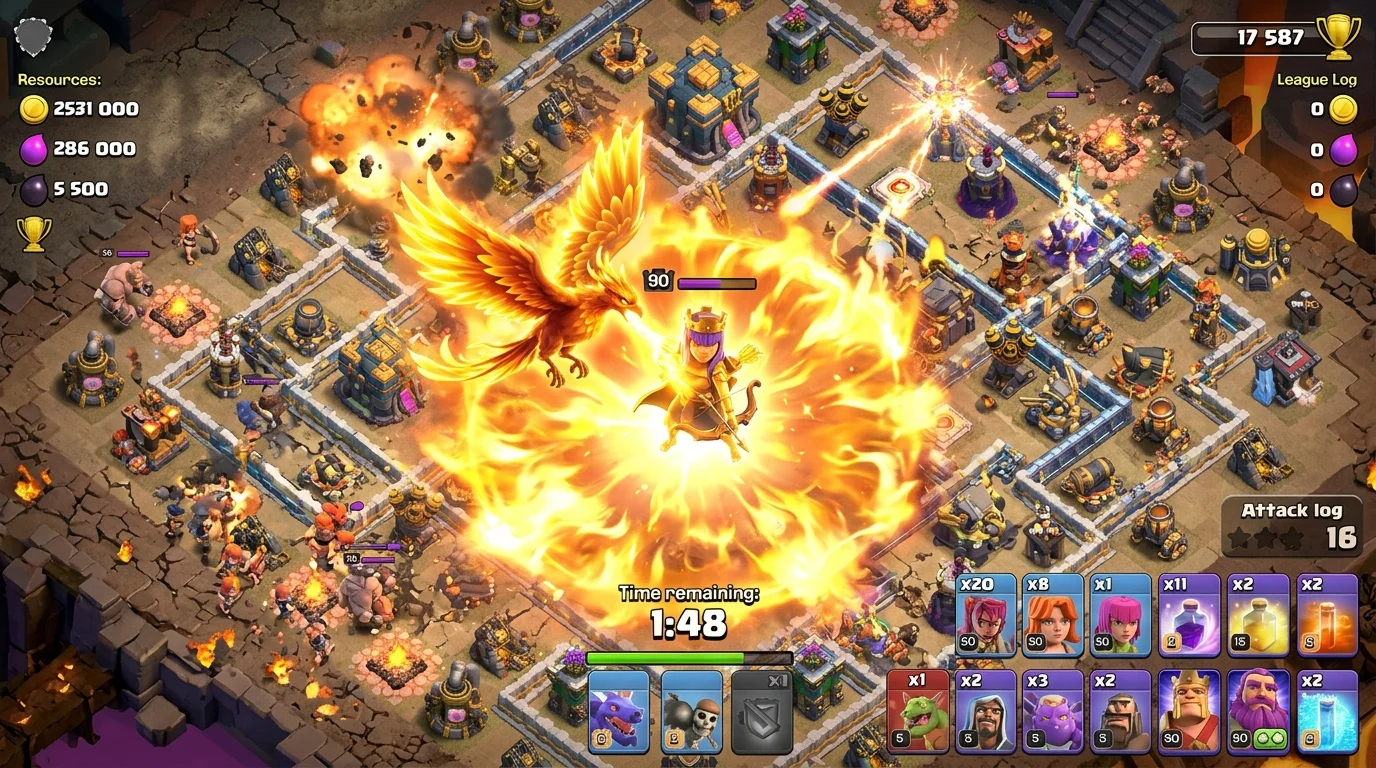Select the Dragon clan castle card
Screen dimensions: 1376x768
617,712
